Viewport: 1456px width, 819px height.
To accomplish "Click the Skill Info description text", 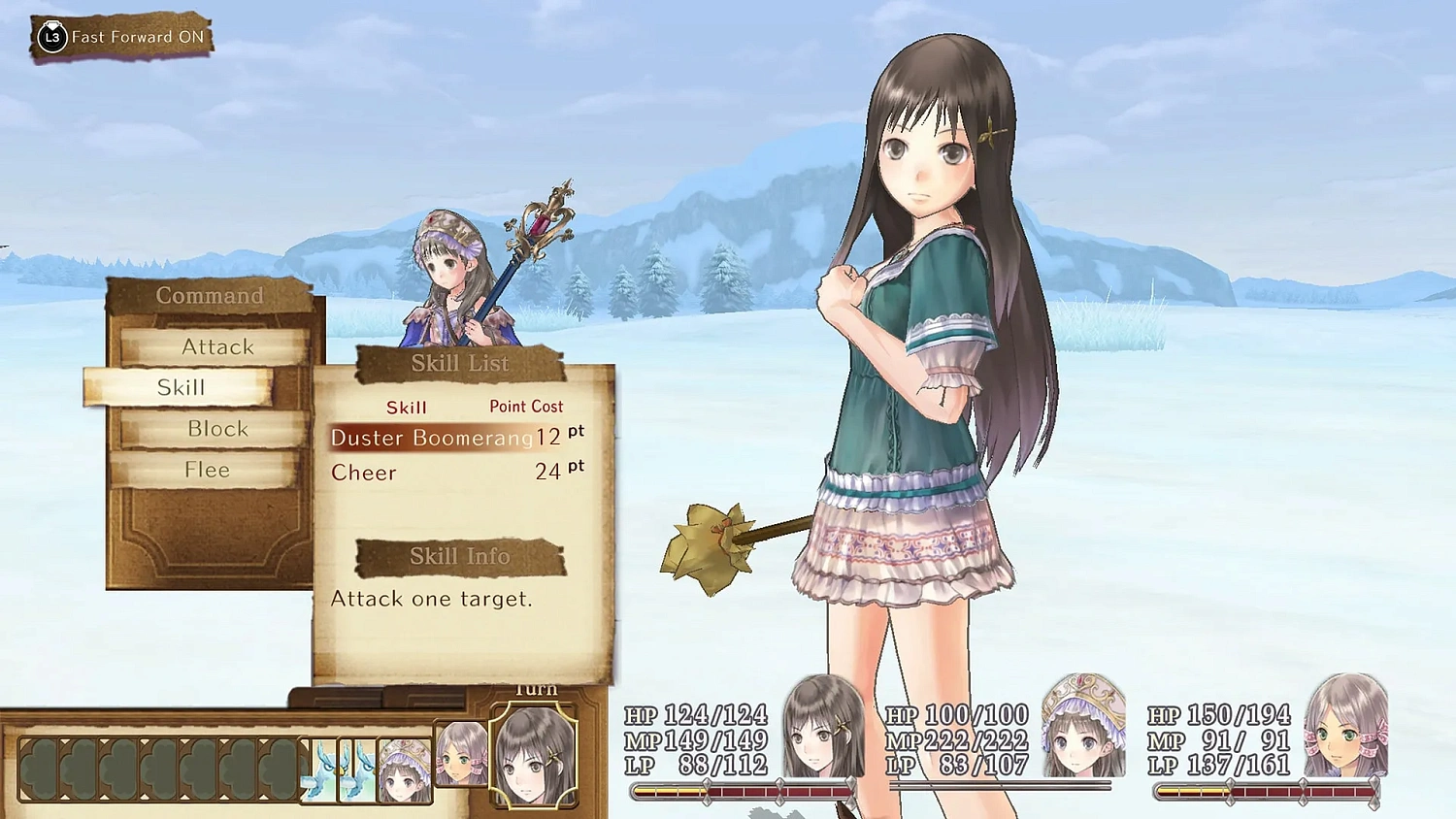I will tap(433, 599).
